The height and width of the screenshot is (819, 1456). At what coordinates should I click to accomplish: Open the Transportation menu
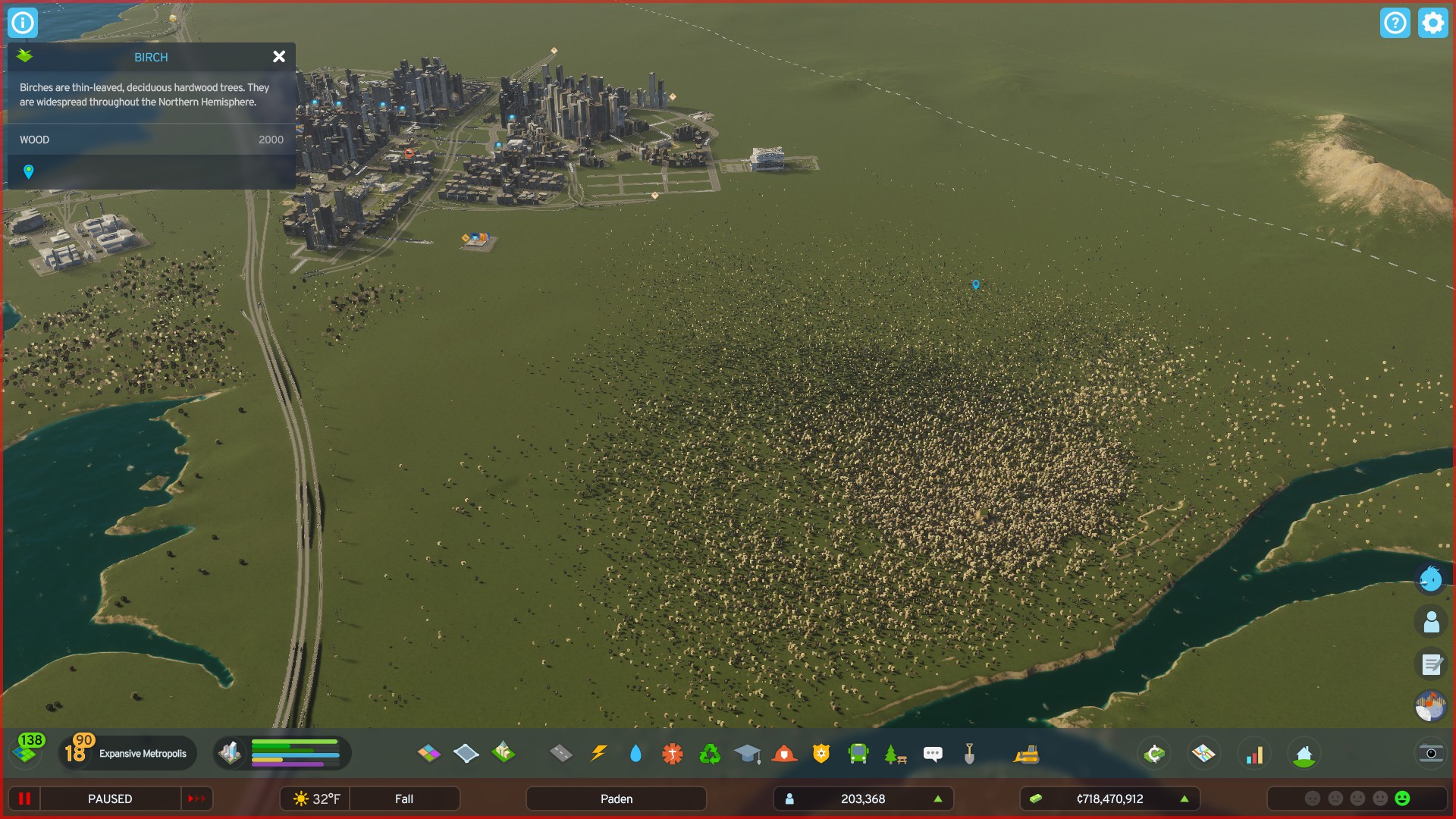859,753
